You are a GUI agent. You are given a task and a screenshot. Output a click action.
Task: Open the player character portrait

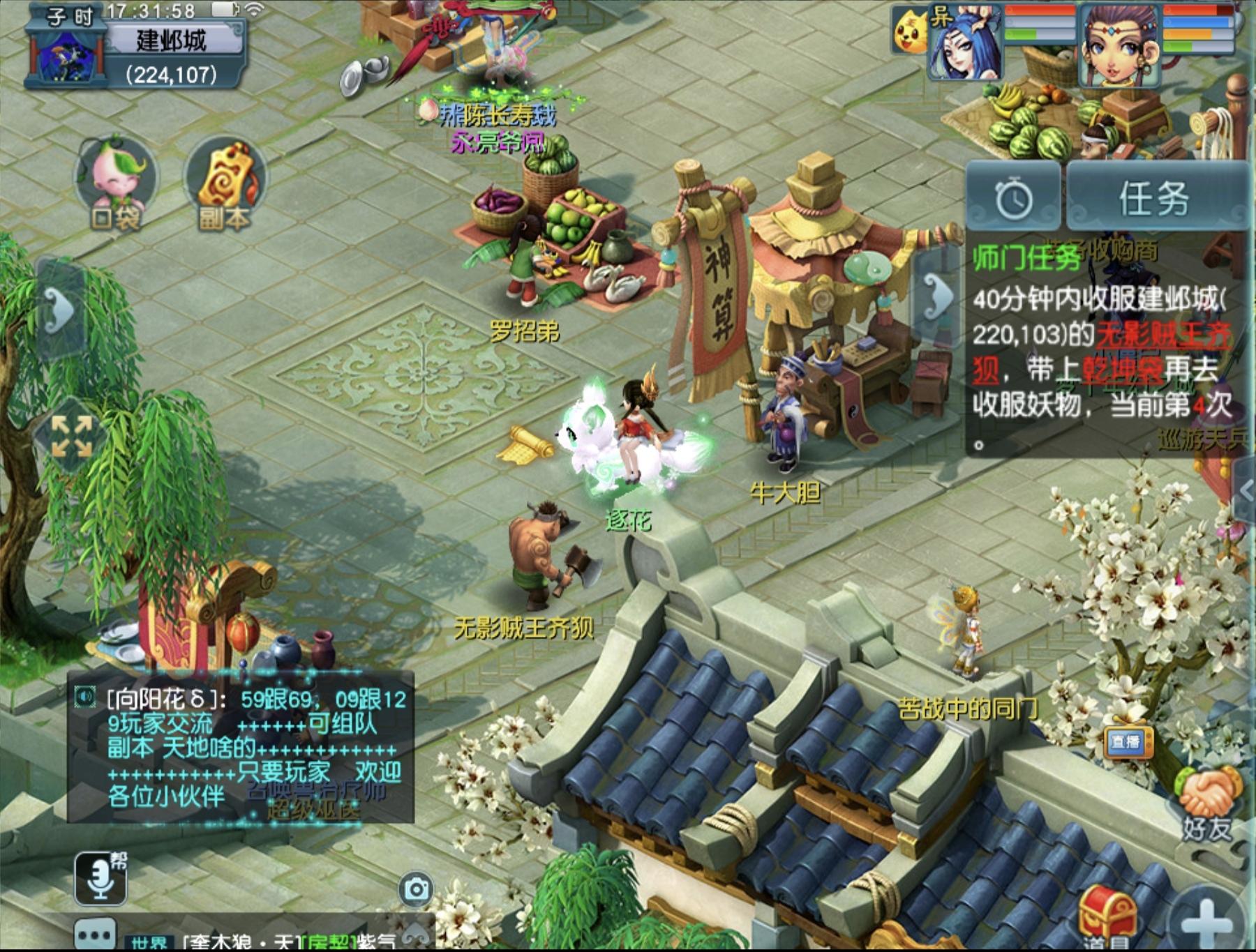1119,43
